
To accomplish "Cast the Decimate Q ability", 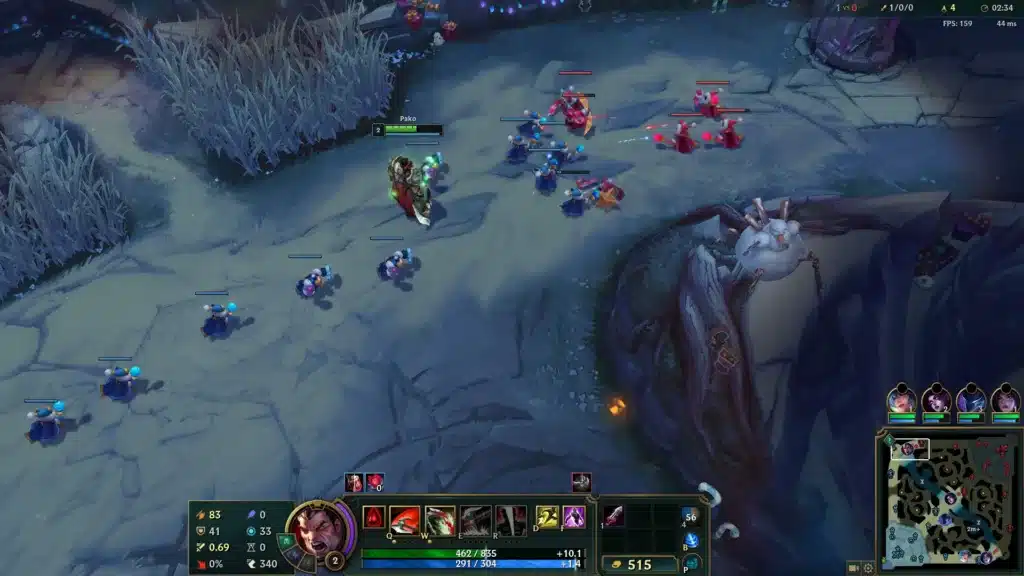I will (406, 519).
